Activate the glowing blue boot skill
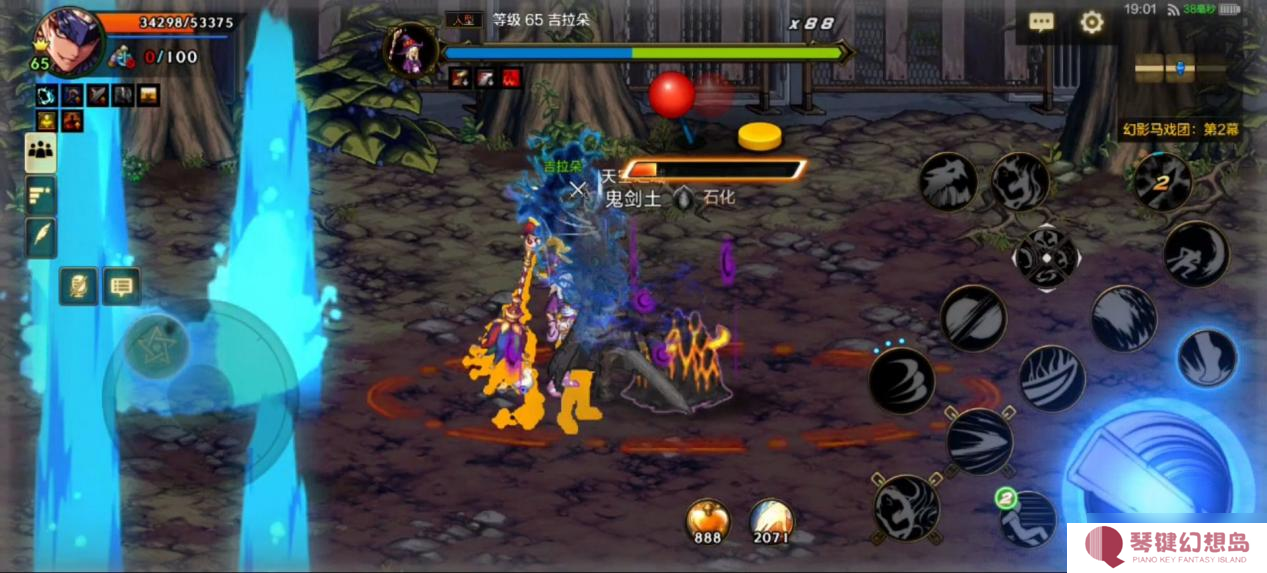The image size is (1267, 573). point(1206,358)
